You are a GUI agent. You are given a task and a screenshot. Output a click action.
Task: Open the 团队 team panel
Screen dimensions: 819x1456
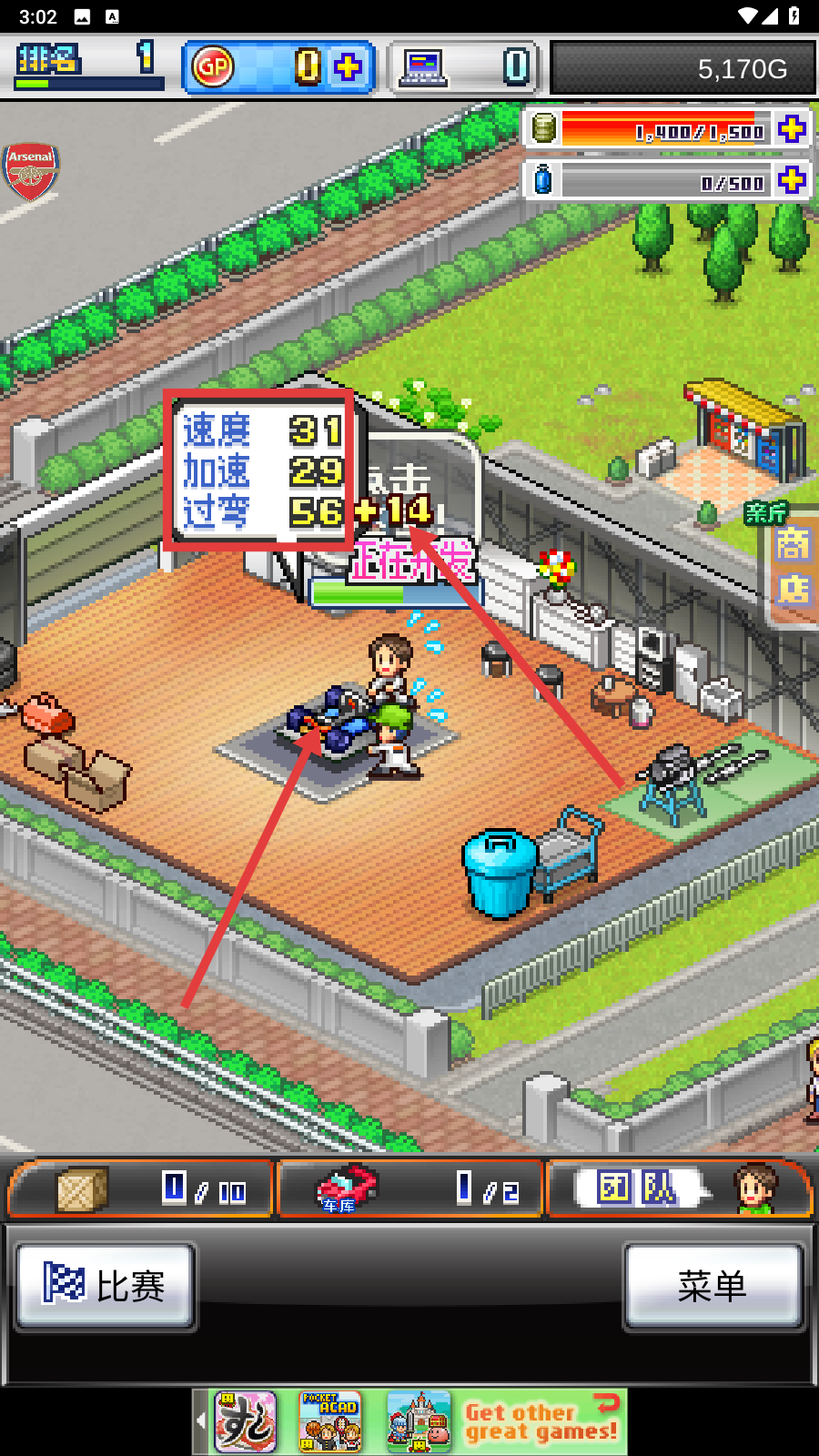coord(679,1189)
